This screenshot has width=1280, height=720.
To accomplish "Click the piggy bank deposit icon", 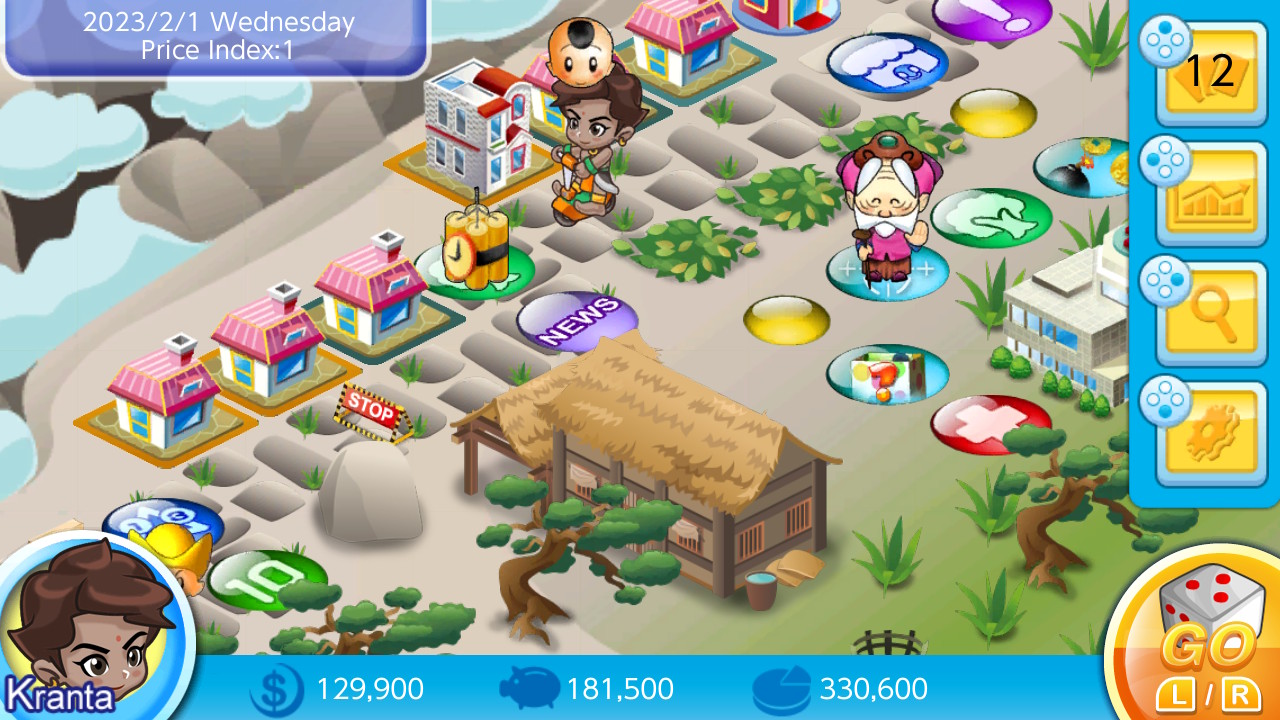I will point(532,688).
